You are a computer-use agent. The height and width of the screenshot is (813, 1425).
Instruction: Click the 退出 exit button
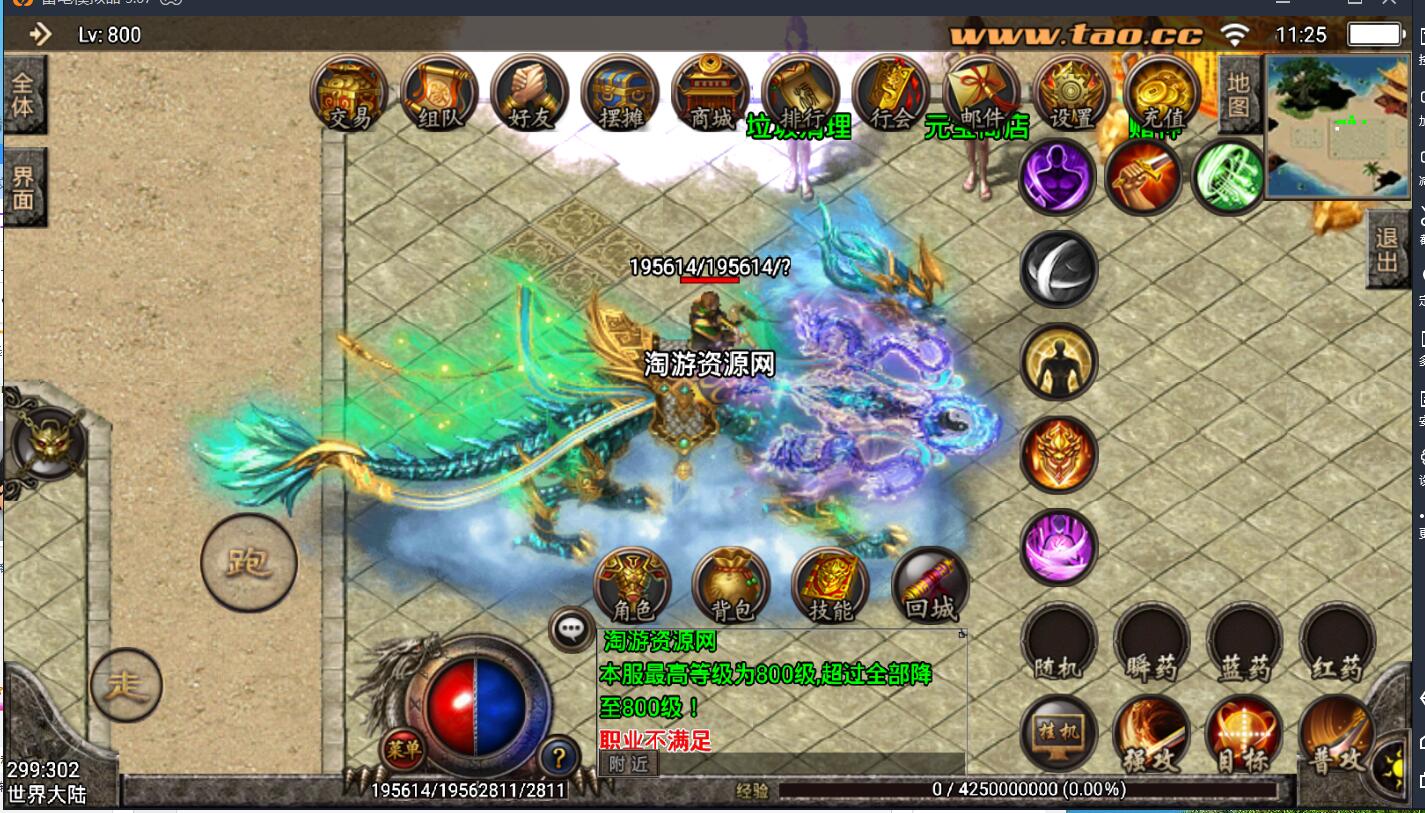pyautogui.click(x=1387, y=251)
